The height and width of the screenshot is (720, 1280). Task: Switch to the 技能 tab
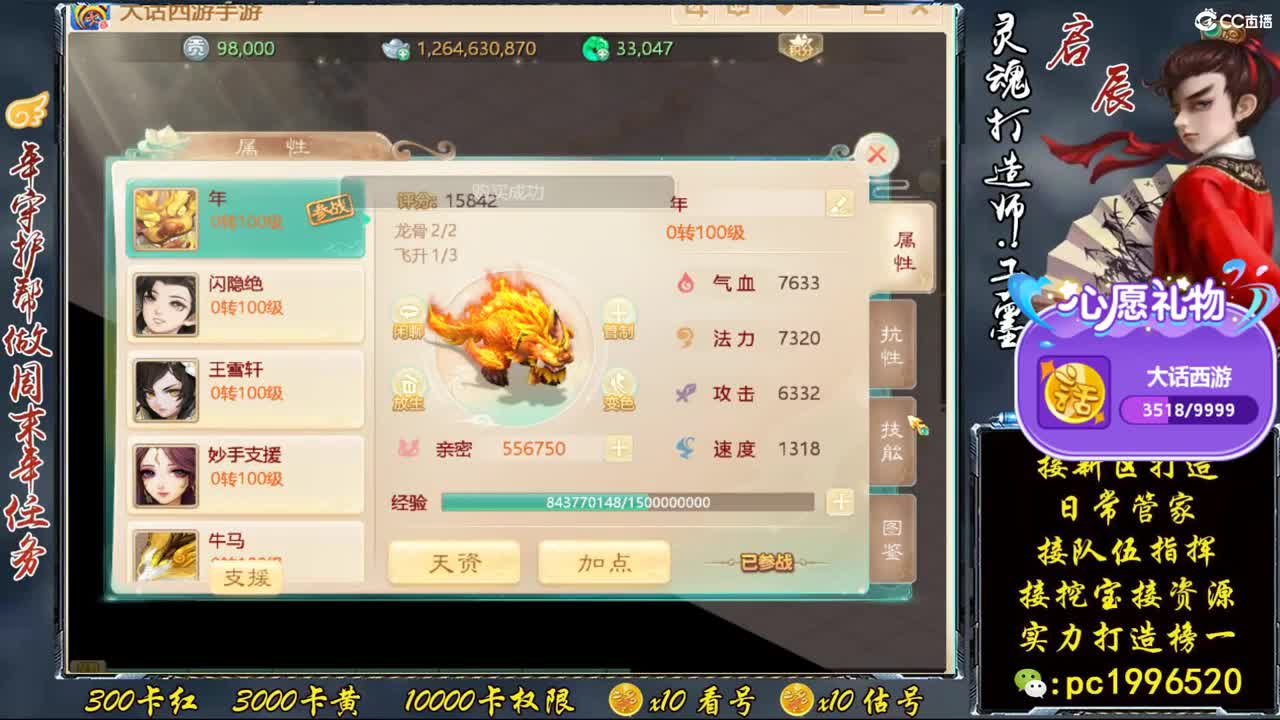[x=890, y=440]
